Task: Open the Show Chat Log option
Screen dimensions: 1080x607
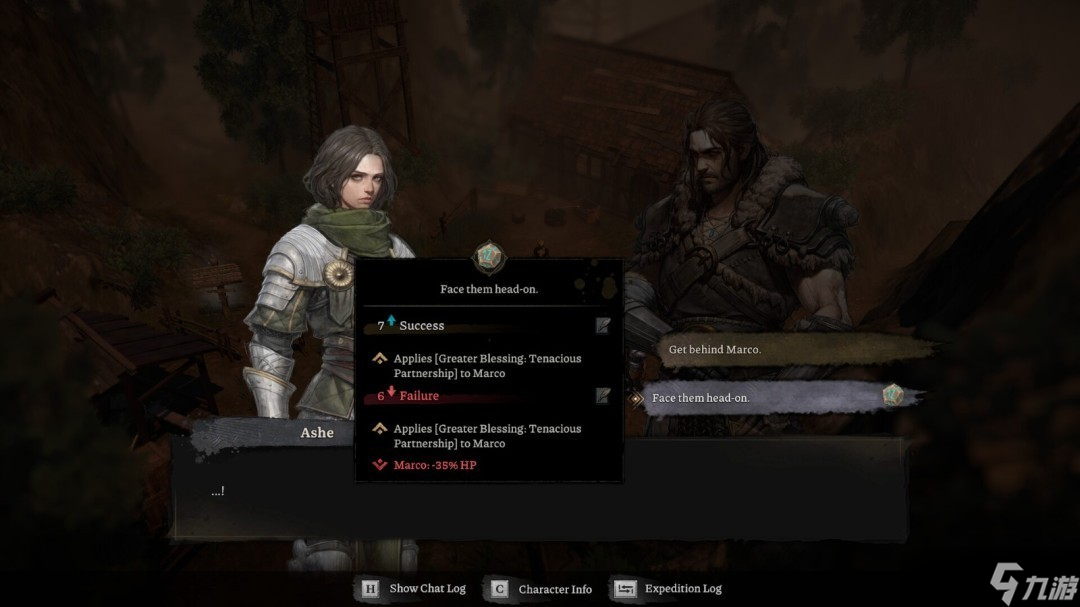Action: [415, 589]
